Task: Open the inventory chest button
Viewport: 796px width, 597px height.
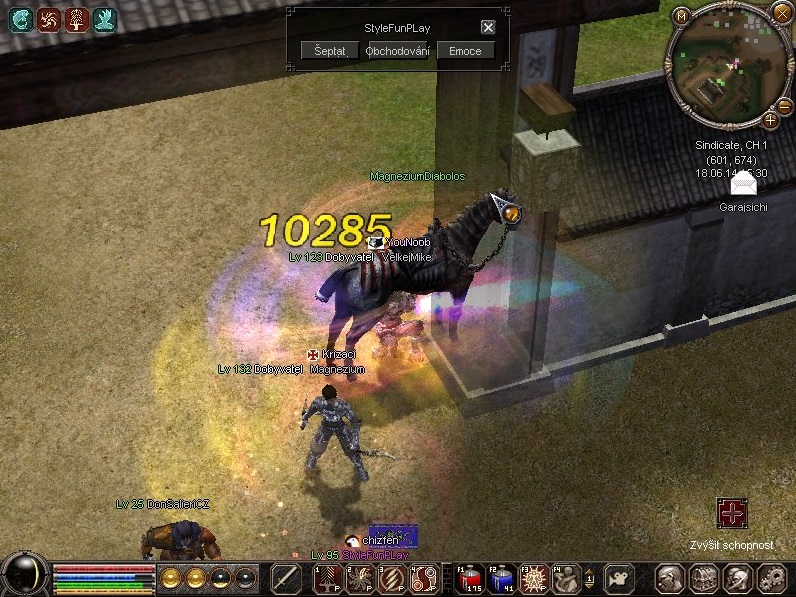Action: [x=704, y=578]
